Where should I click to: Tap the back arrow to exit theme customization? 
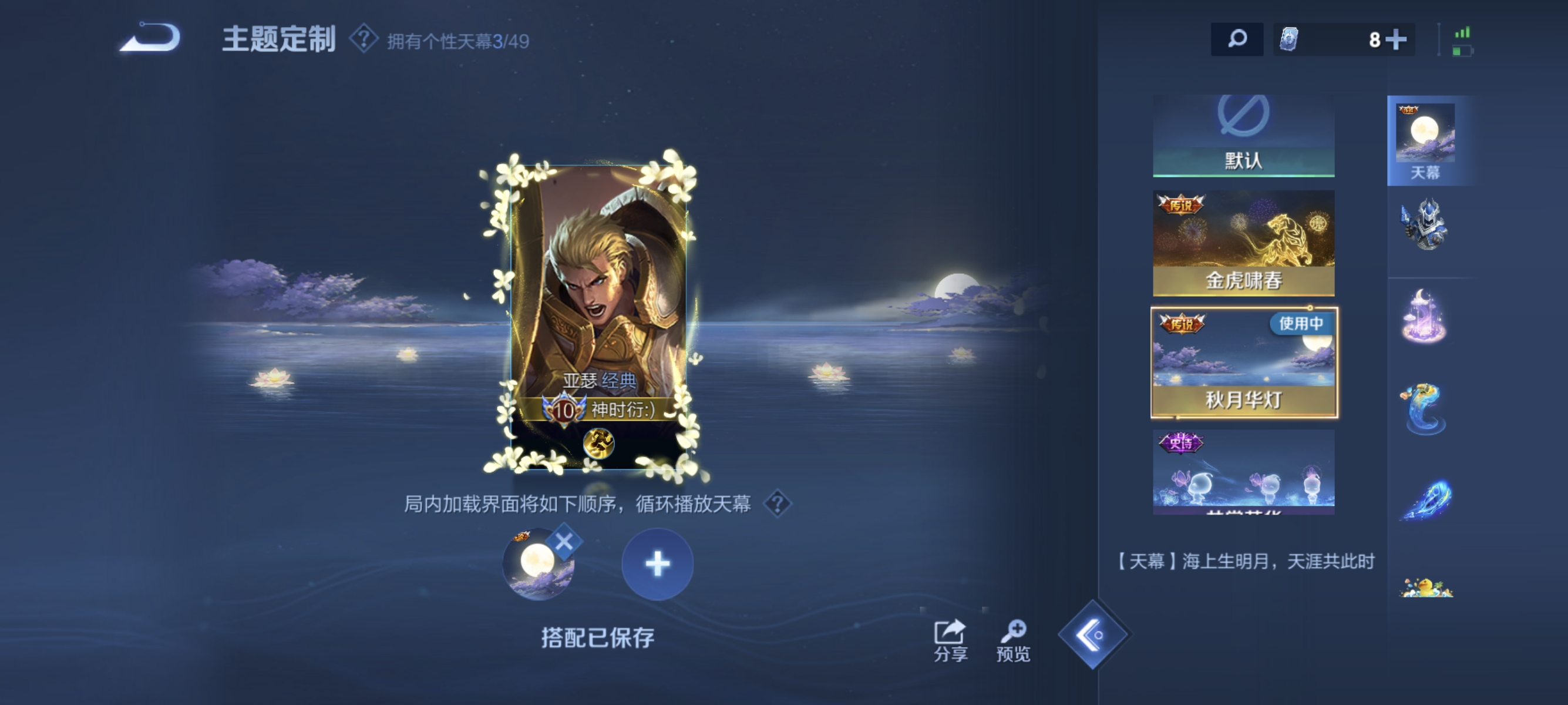pyautogui.click(x=149, y=38)
